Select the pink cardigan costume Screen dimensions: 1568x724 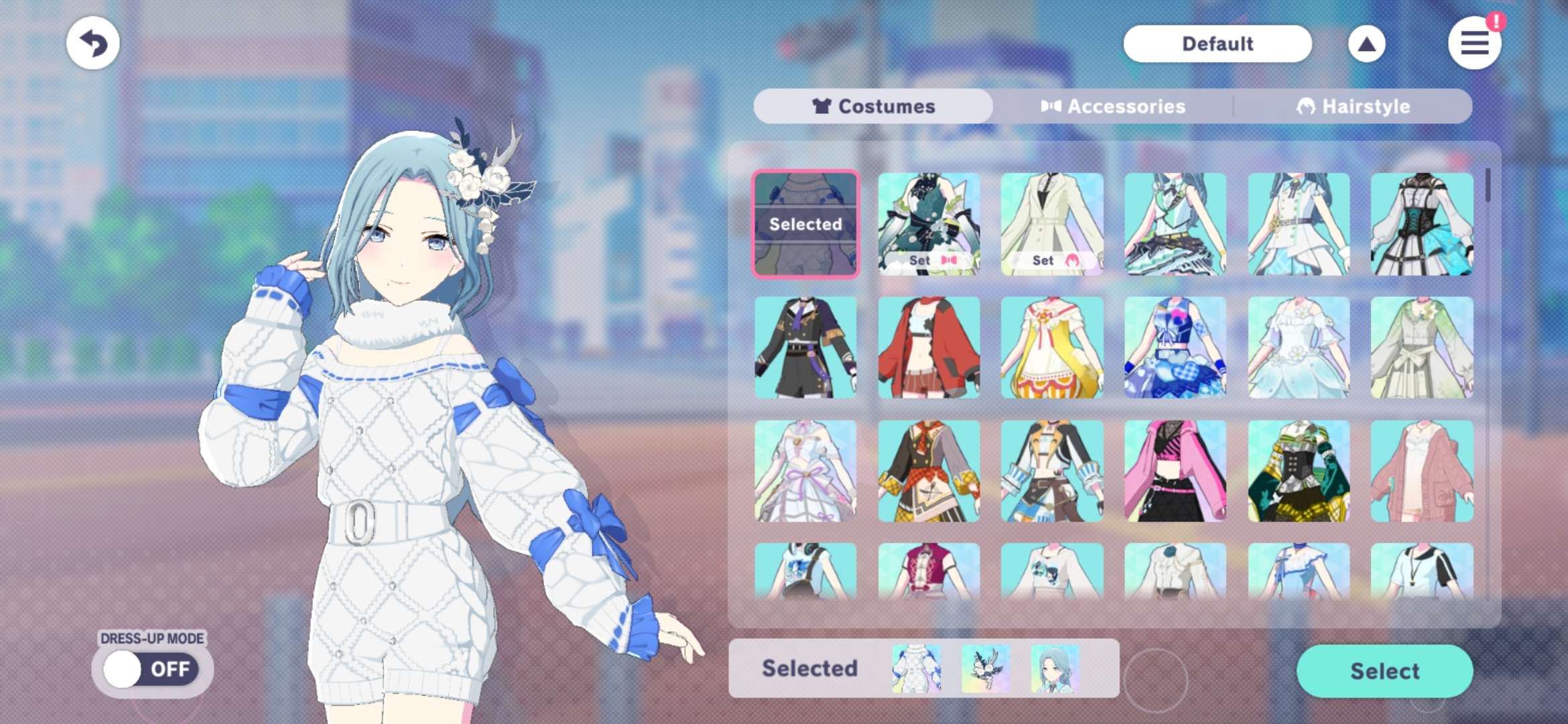pos(1422,471)
